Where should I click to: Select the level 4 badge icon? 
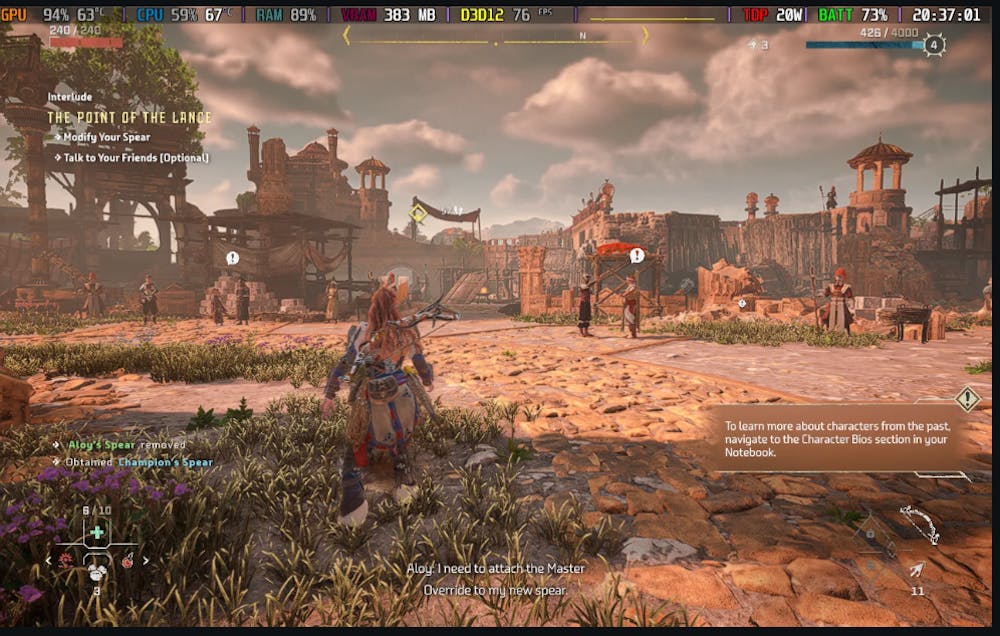(x=933, y=45)
